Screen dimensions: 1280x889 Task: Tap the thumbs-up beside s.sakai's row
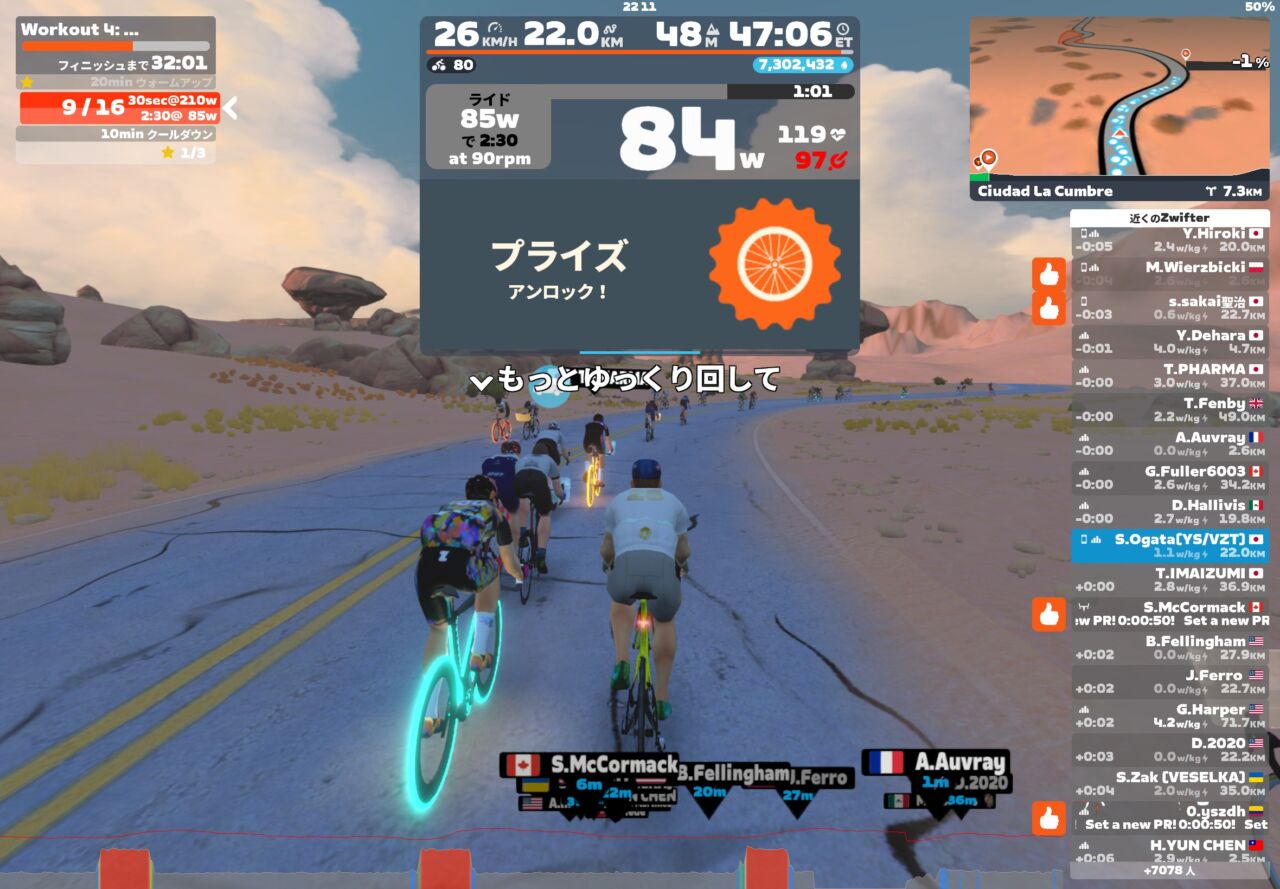[x=1048, y=308]
